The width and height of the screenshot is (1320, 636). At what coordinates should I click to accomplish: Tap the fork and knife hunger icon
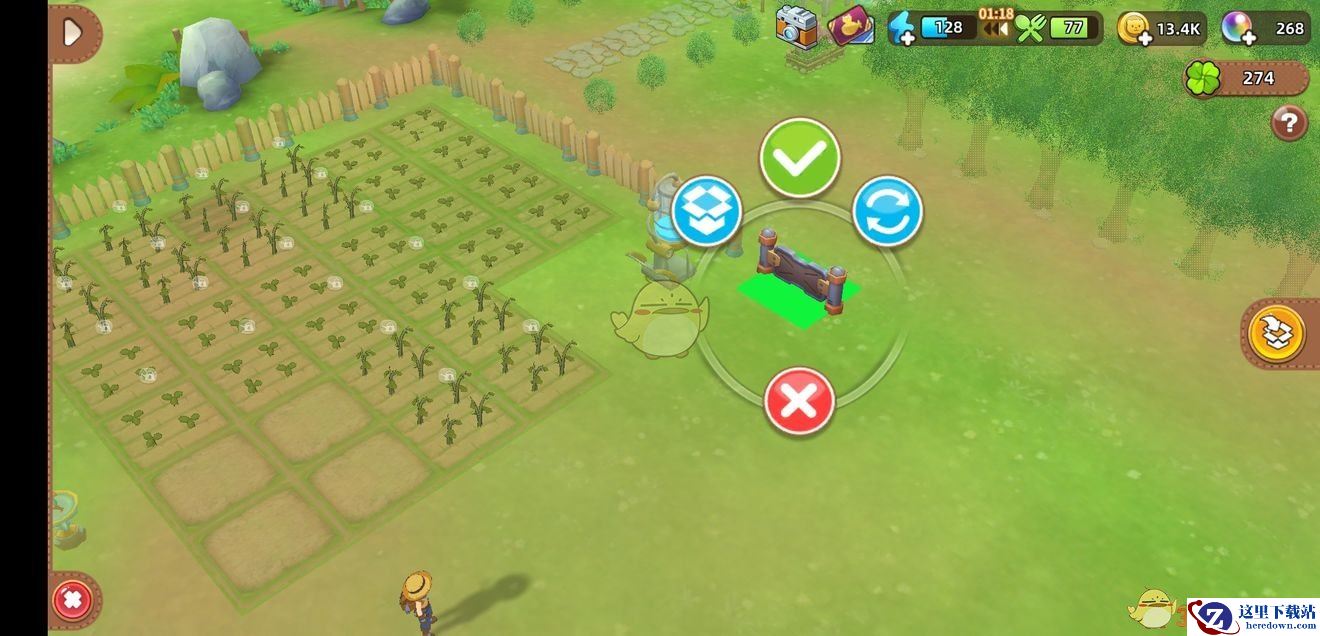tap(1030, 28)
